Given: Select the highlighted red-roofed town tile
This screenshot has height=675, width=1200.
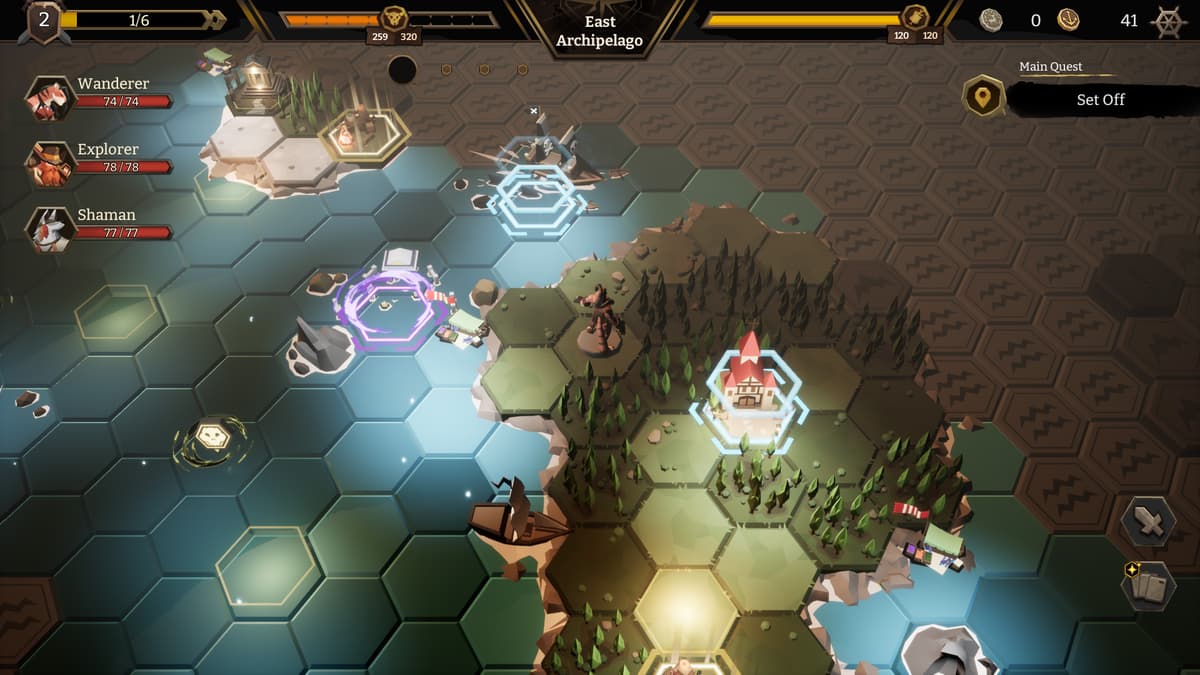Looking at the screenshot, I should coord(747,390).
